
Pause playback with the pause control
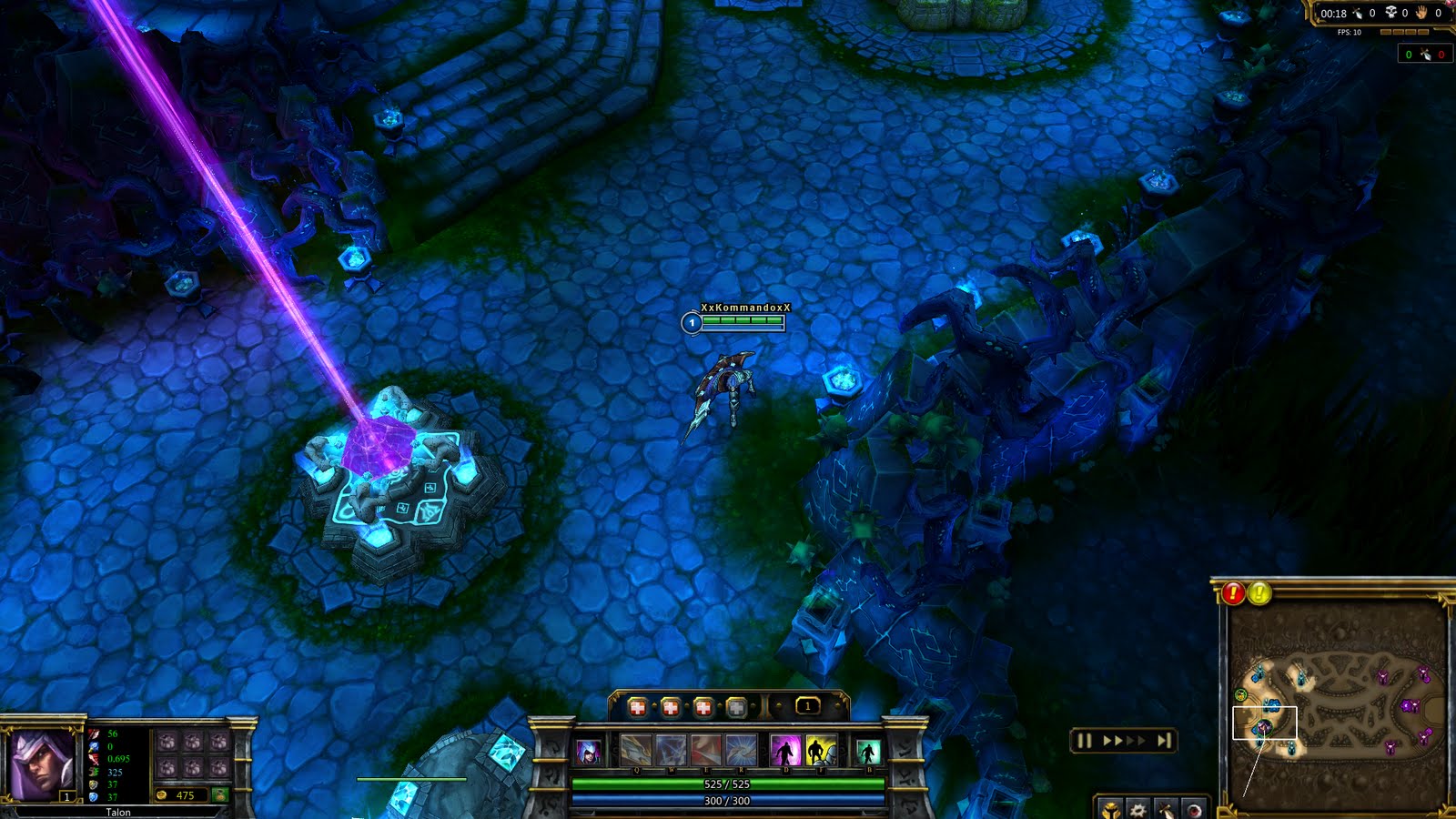pos(1084,740)
